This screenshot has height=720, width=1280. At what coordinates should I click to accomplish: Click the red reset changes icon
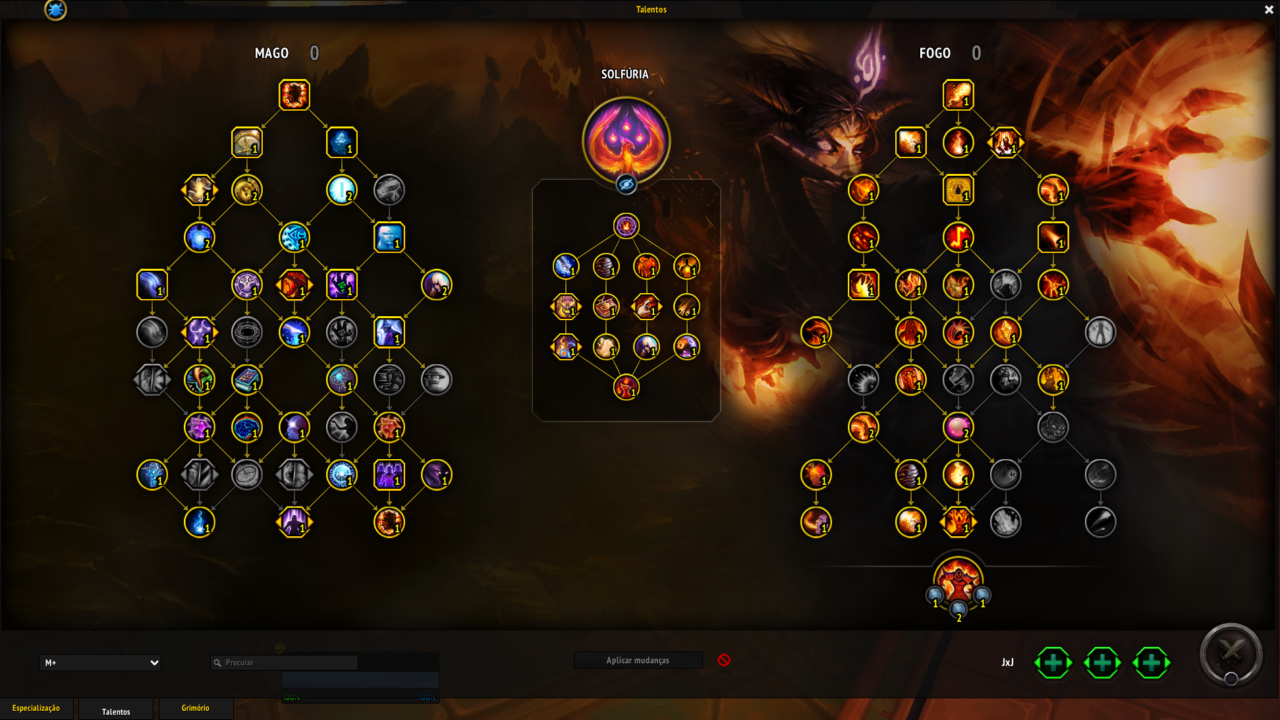(x=724, y=660)
